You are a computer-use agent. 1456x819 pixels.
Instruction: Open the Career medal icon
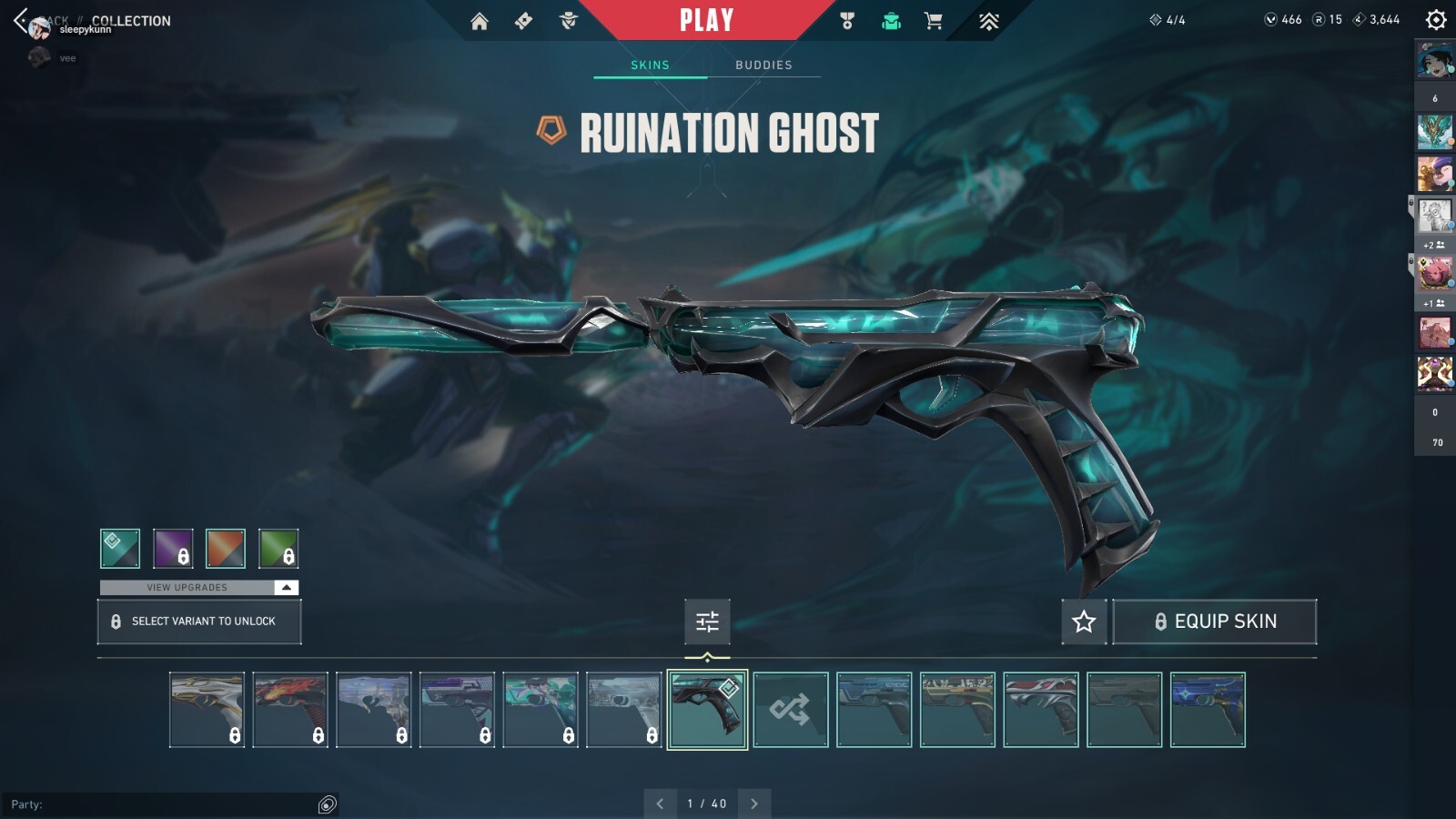844,19
